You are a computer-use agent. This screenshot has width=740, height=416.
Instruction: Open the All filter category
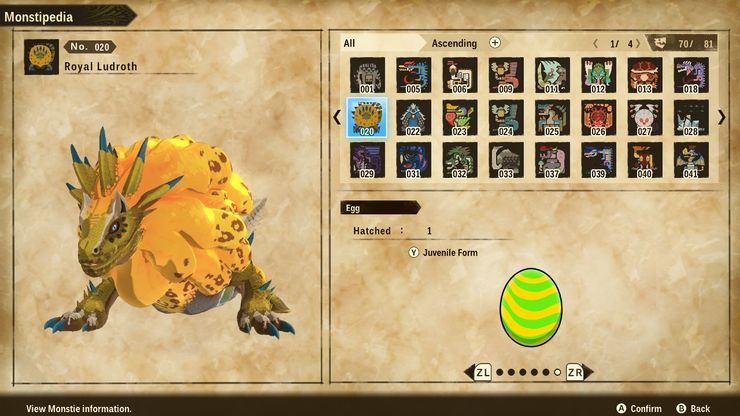pos(349,43)
